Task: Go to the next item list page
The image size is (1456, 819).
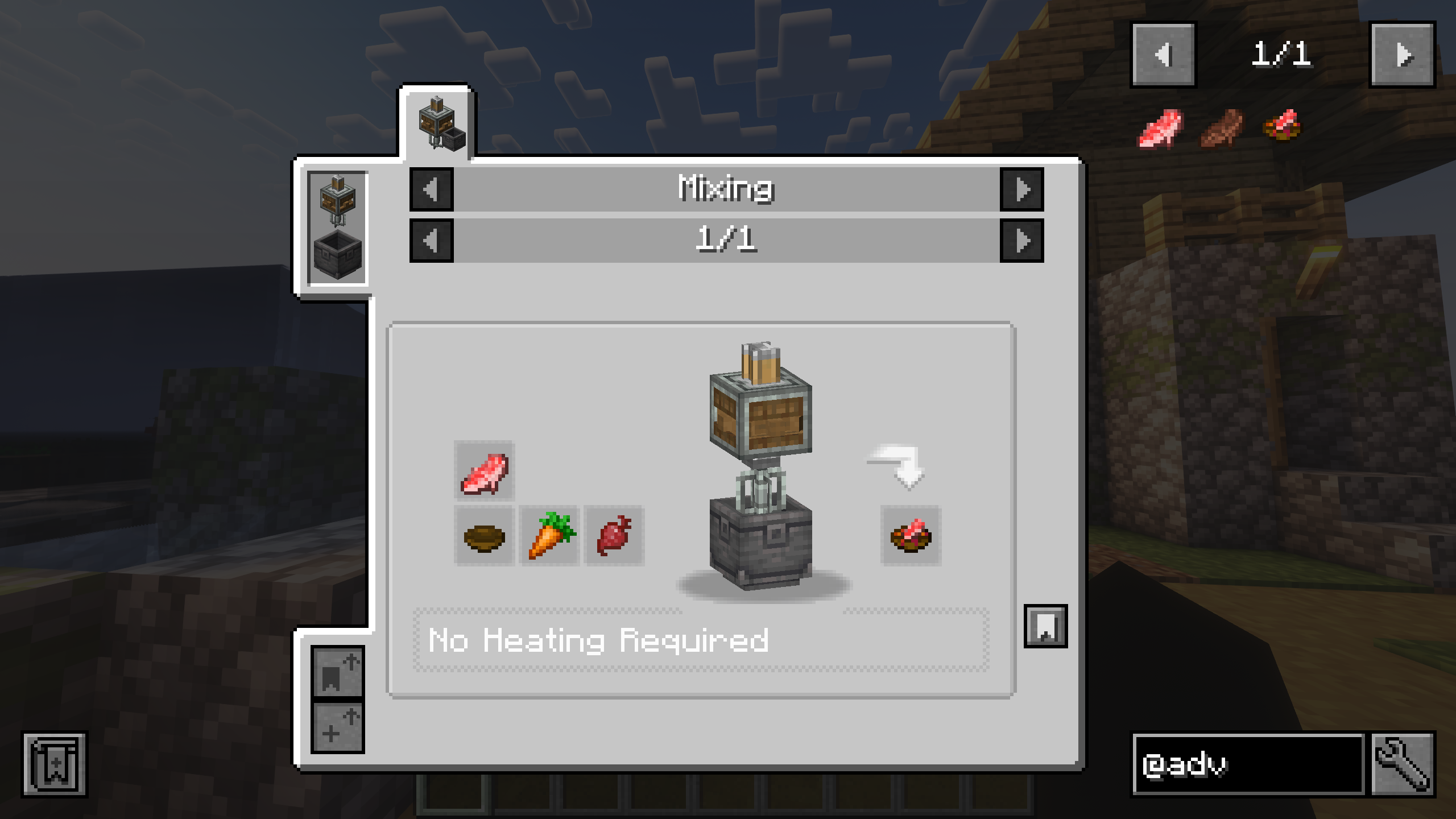Action: (x=1402, y=55)
